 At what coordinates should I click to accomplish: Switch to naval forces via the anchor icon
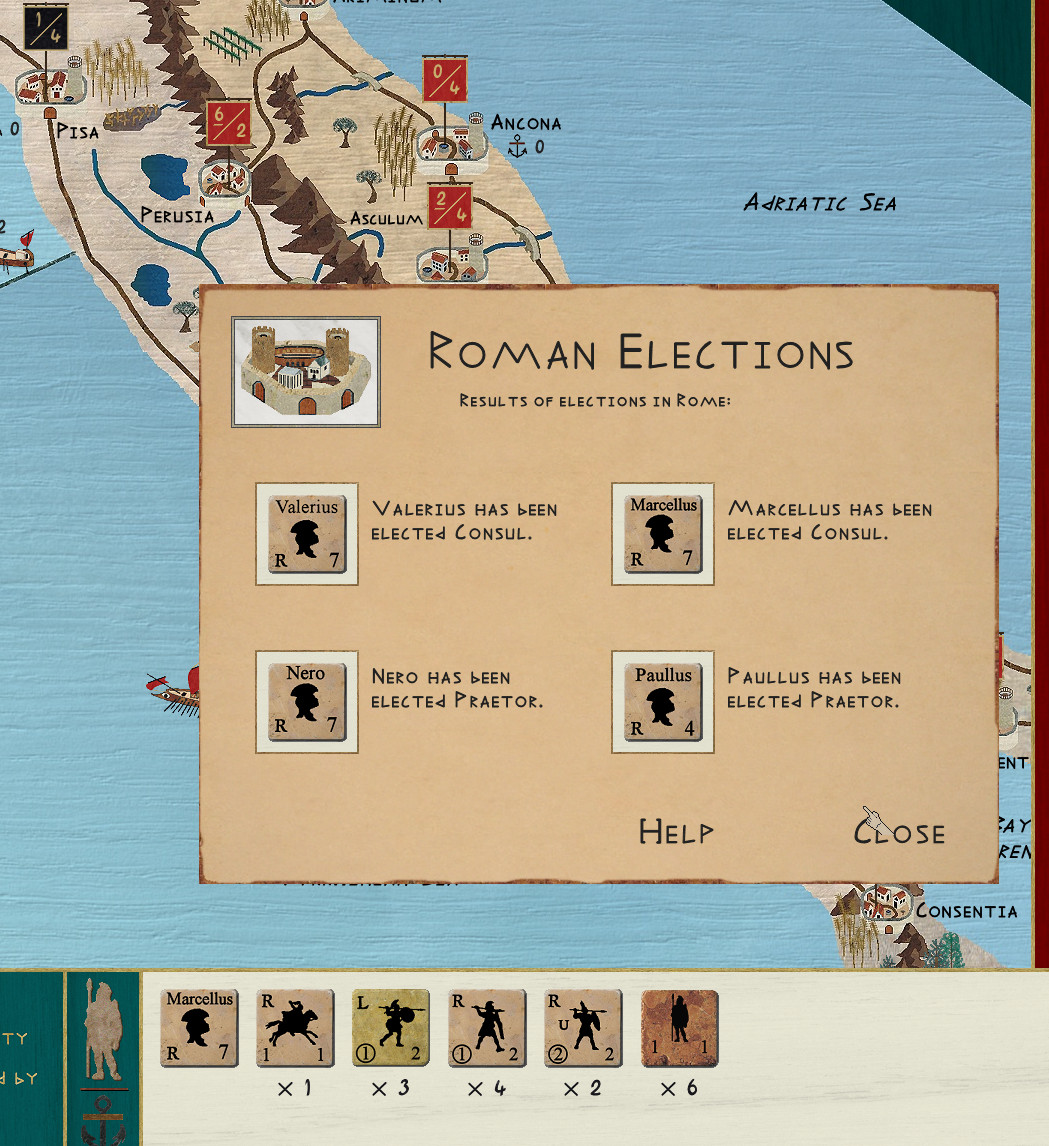coord(104,1118)
